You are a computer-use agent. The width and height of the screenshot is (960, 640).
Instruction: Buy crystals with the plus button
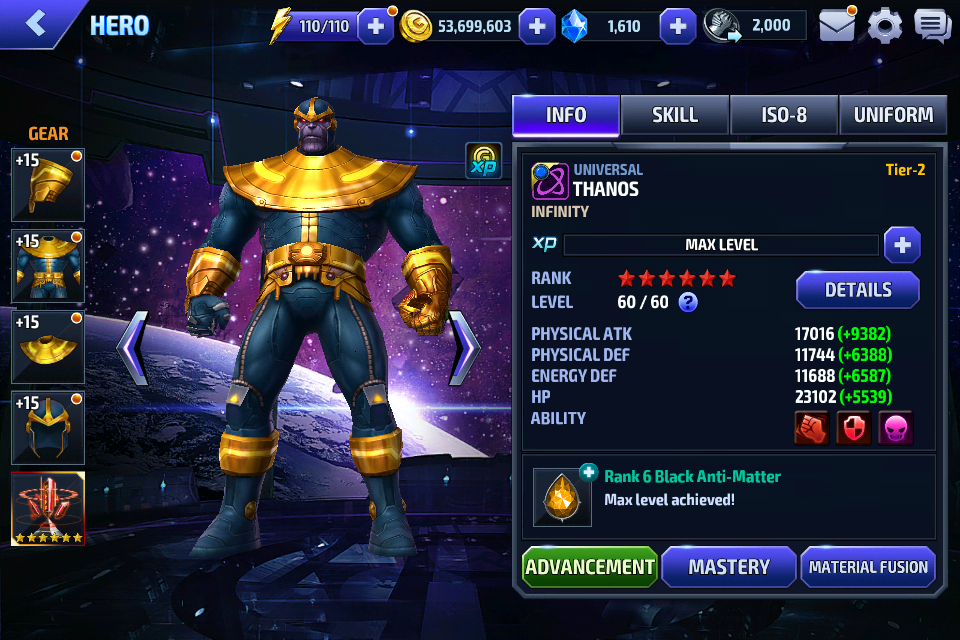[x=678, y=26]
